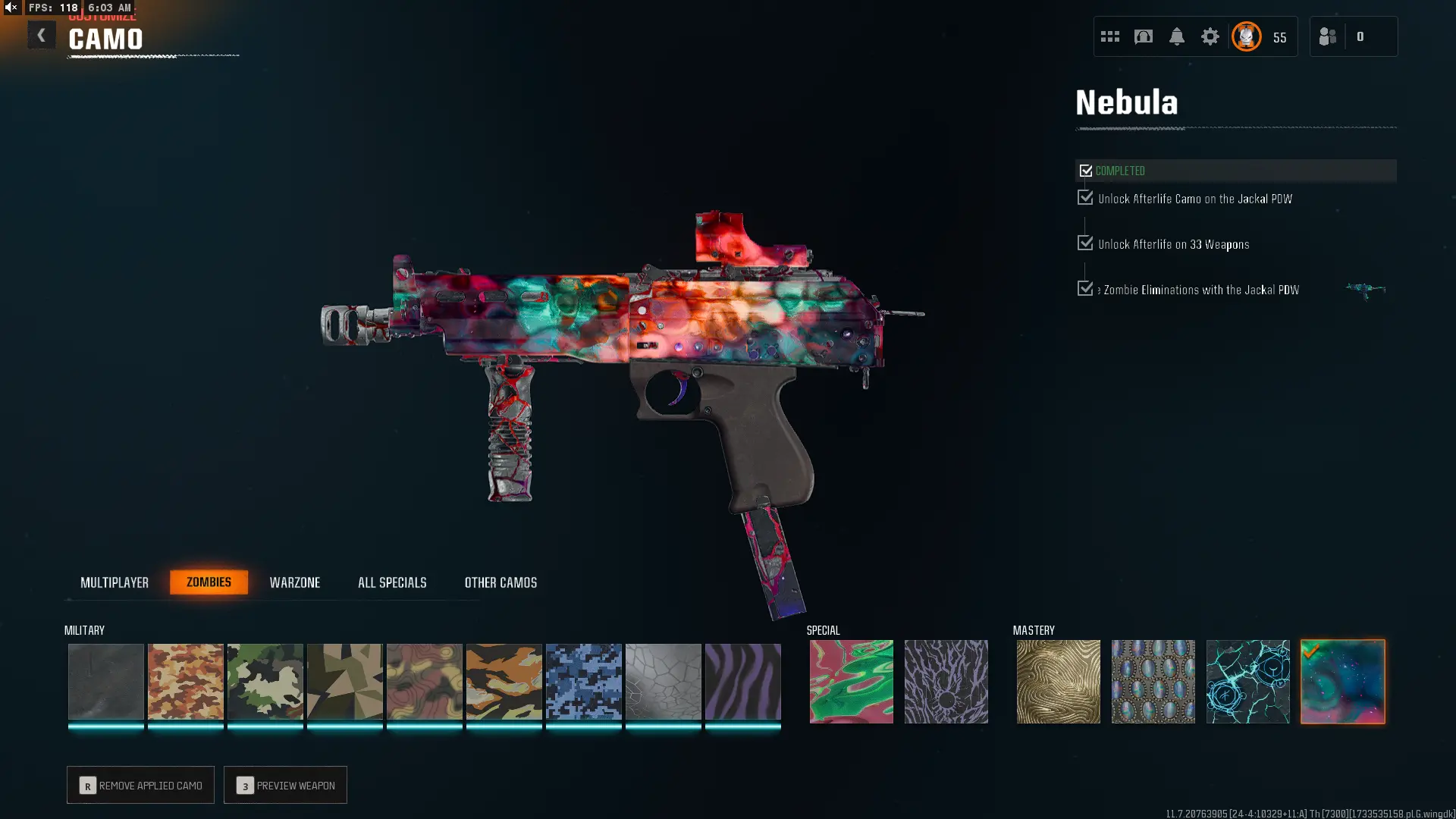Choose the blue digital pixel military camo
This screenshot has width=1456, height=819.
(583, 681)
